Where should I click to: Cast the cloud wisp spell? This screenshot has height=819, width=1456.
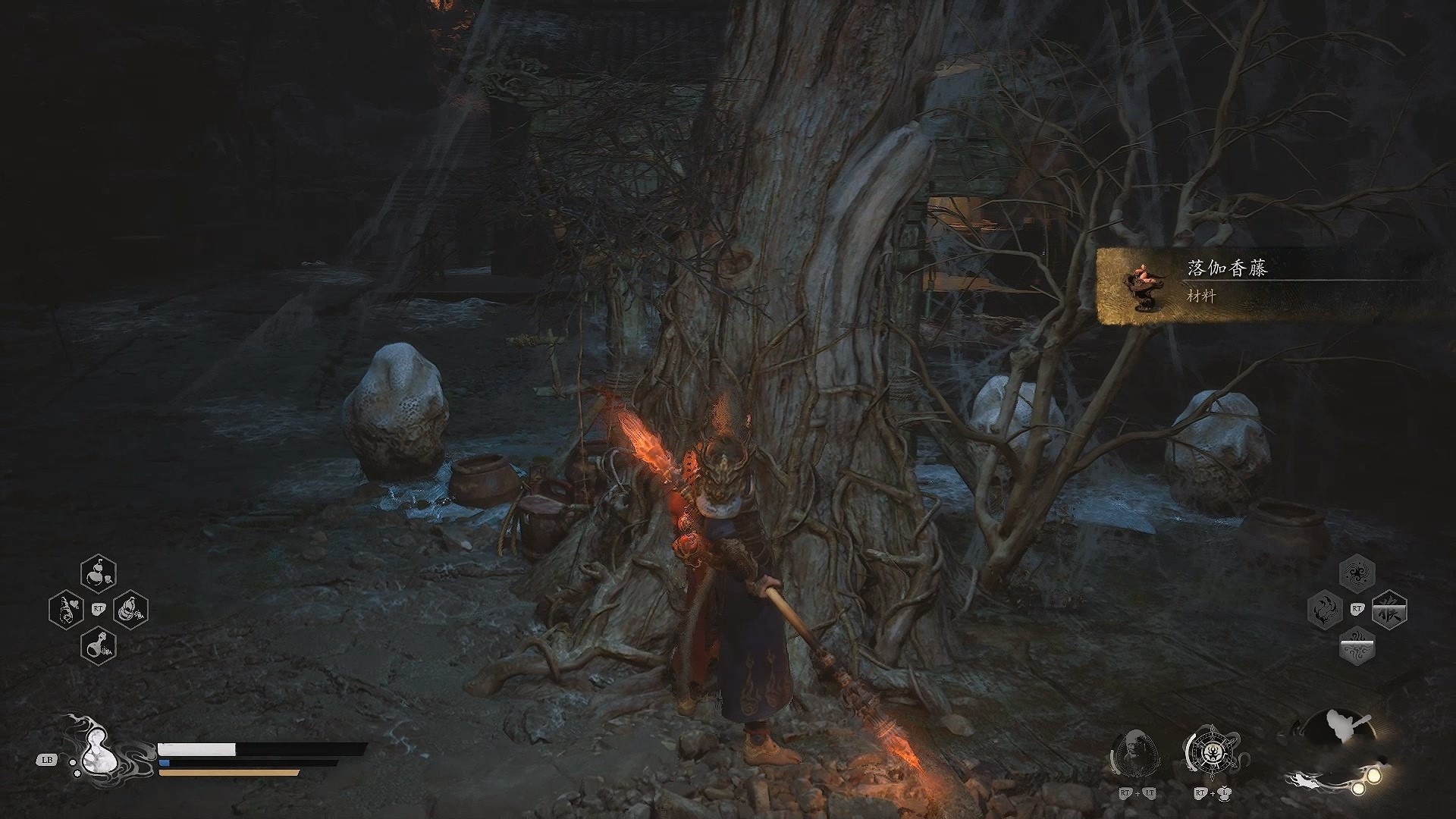pyautogui.click(x=1357, y=646)
